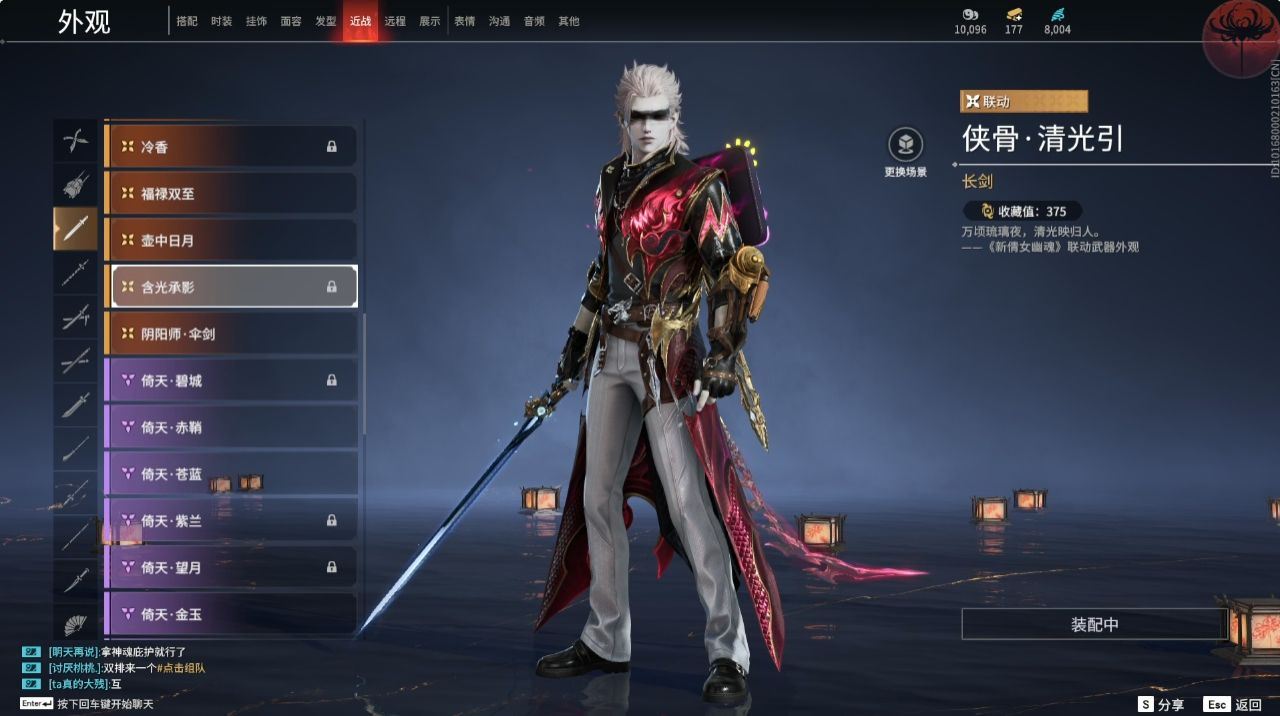This screenshot has width=1280, height=716.
Task: Open the 其他 tab
Action: [569, 21]
